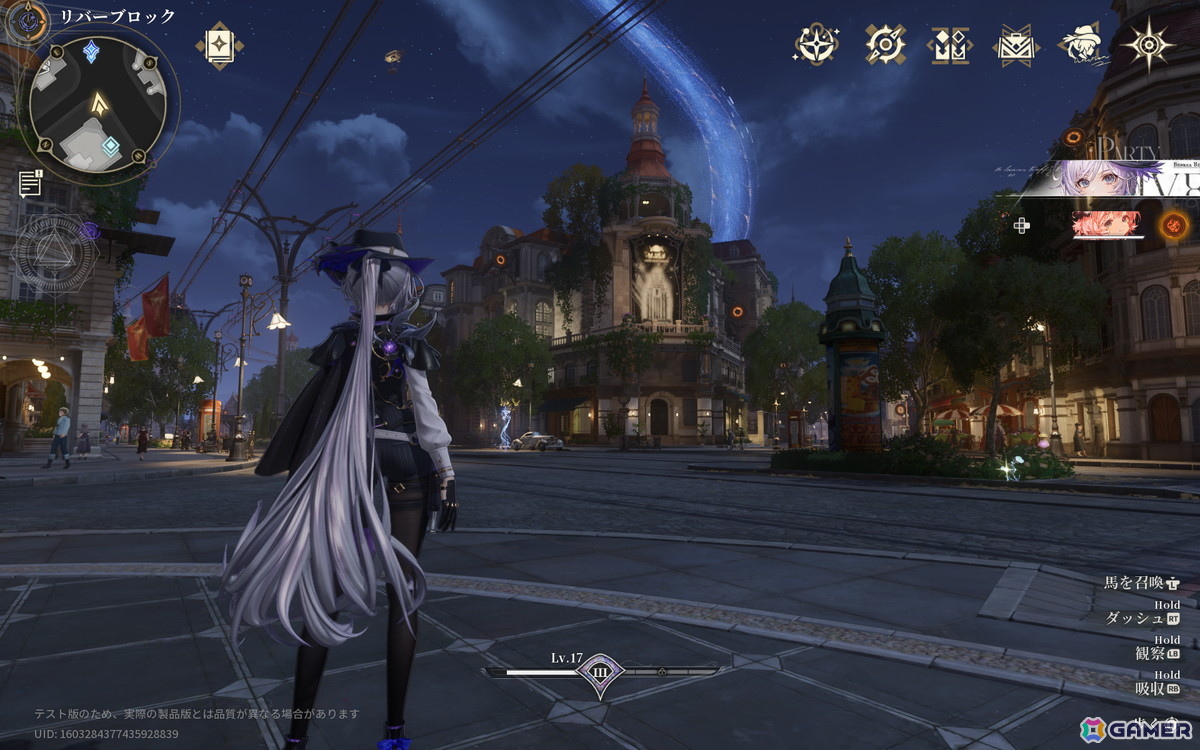Click the orange ring icon beside Party label

click(1074, 137)
